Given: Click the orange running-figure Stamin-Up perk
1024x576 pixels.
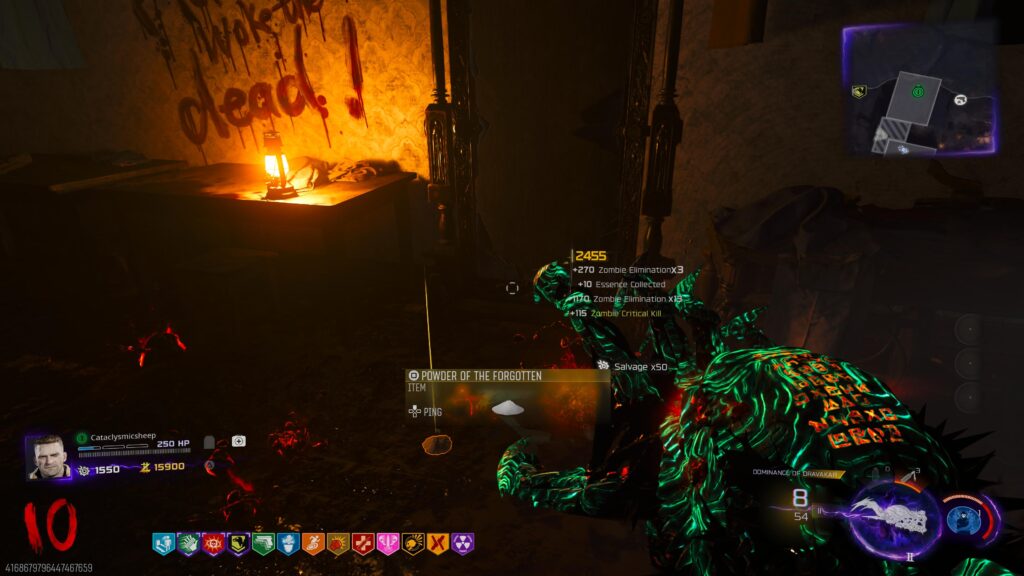Looking at the screenshot, I should tap(313, 544).
